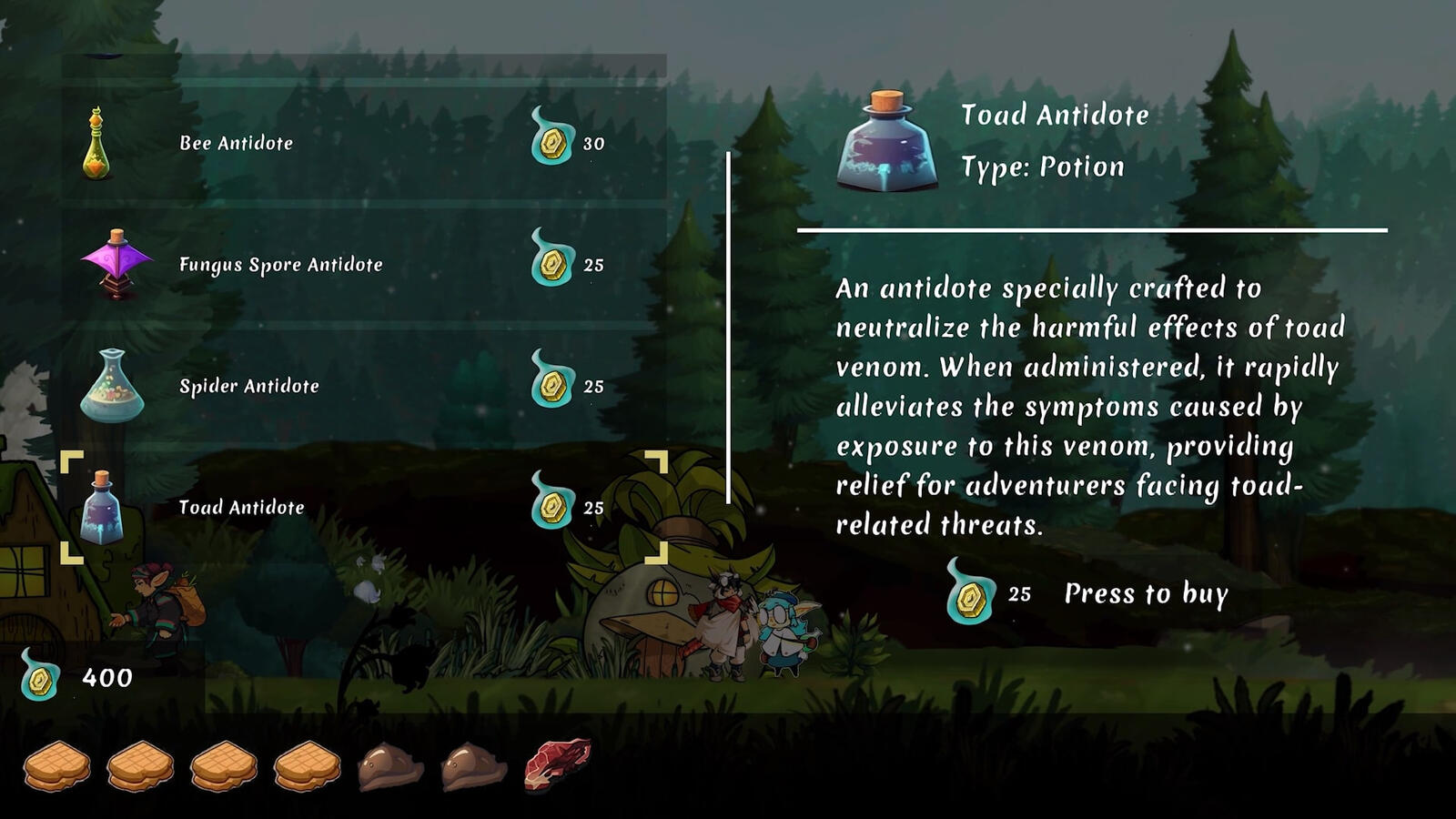Select the Bee Antidote shop entry
1456x819 pixels.
click(x=364, y=143)
